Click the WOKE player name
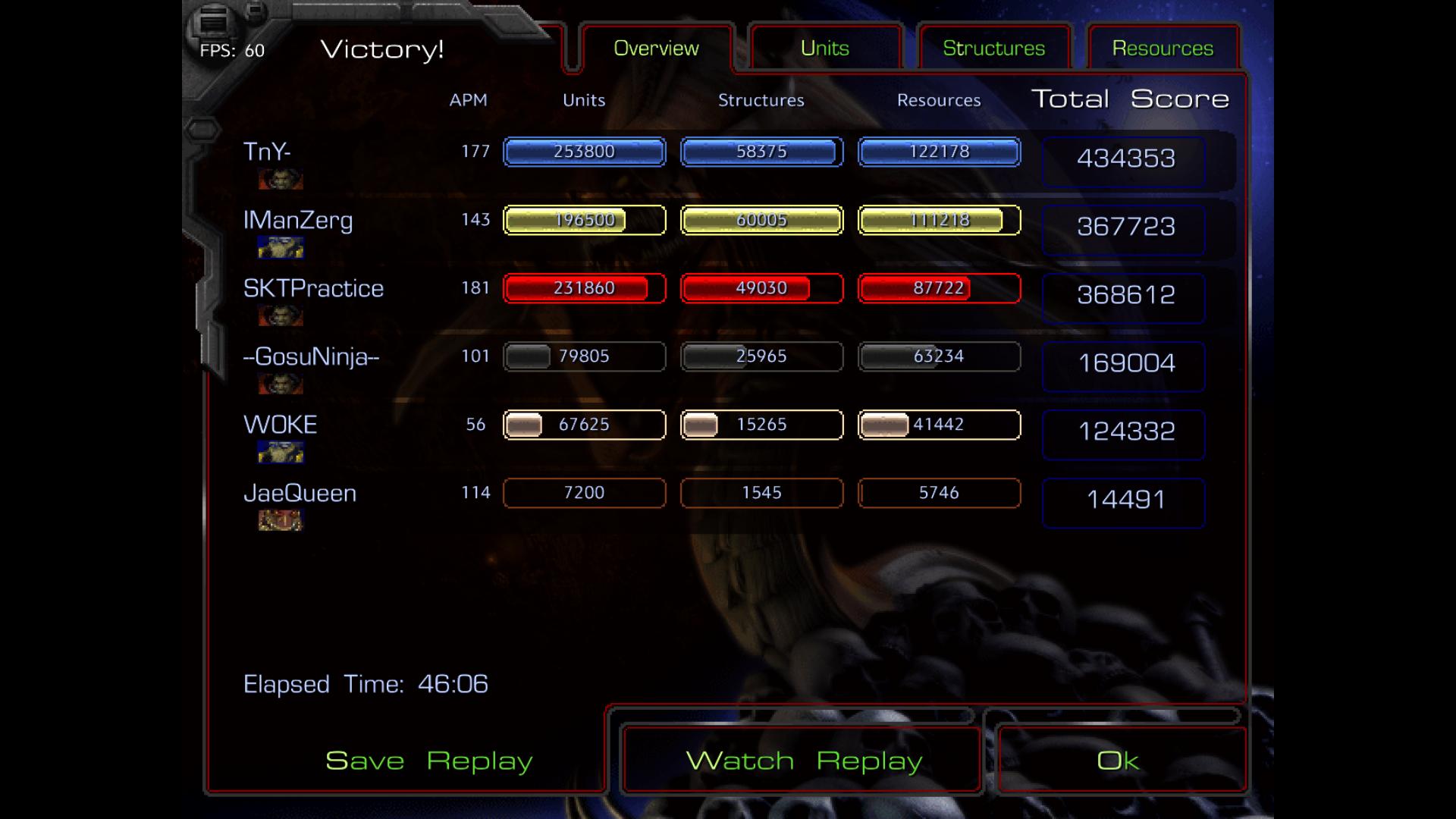Image resolution: width=1456 pixels, height=819 pixels. pos(280,425)
